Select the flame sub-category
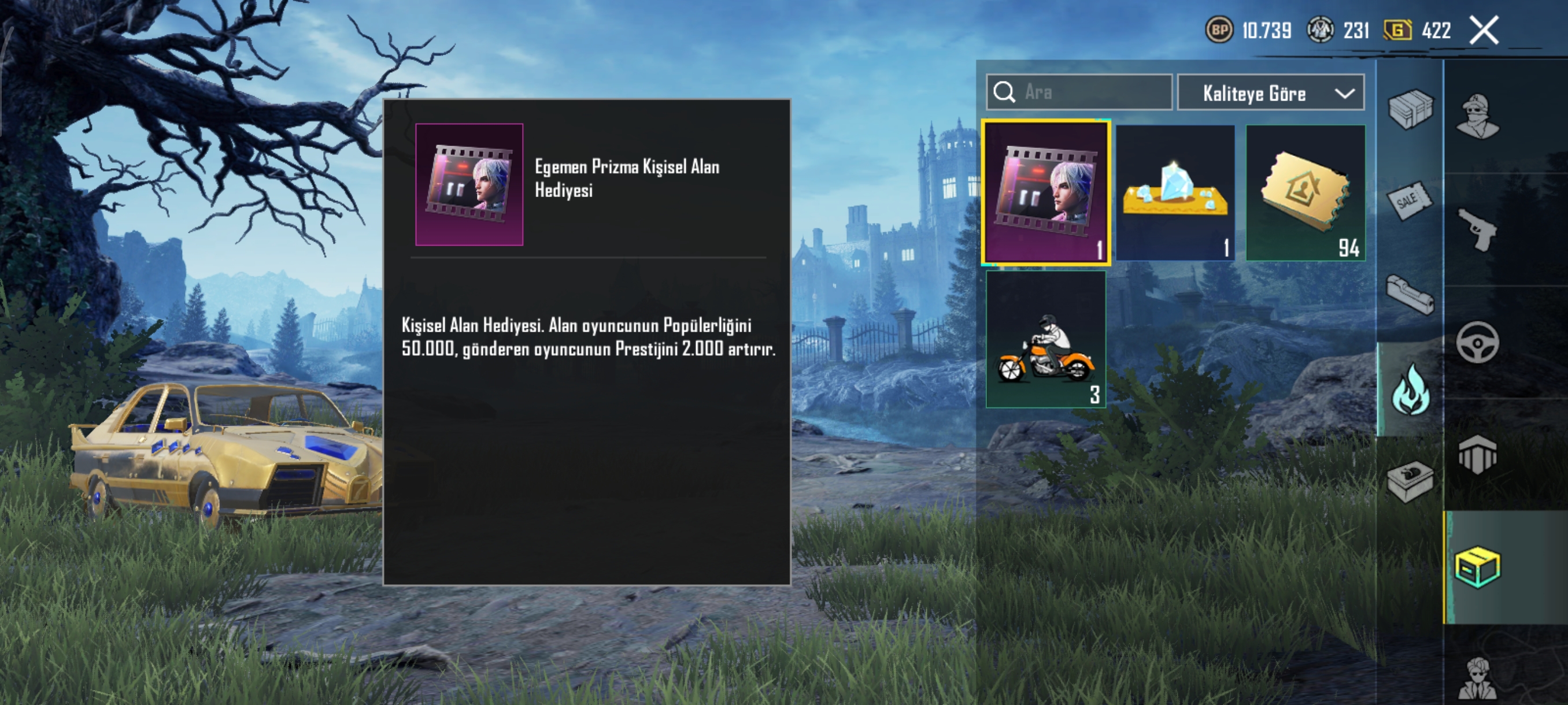Image resolution: width=1568 pixels, height=705 pixels. [x=1410, y=390]
